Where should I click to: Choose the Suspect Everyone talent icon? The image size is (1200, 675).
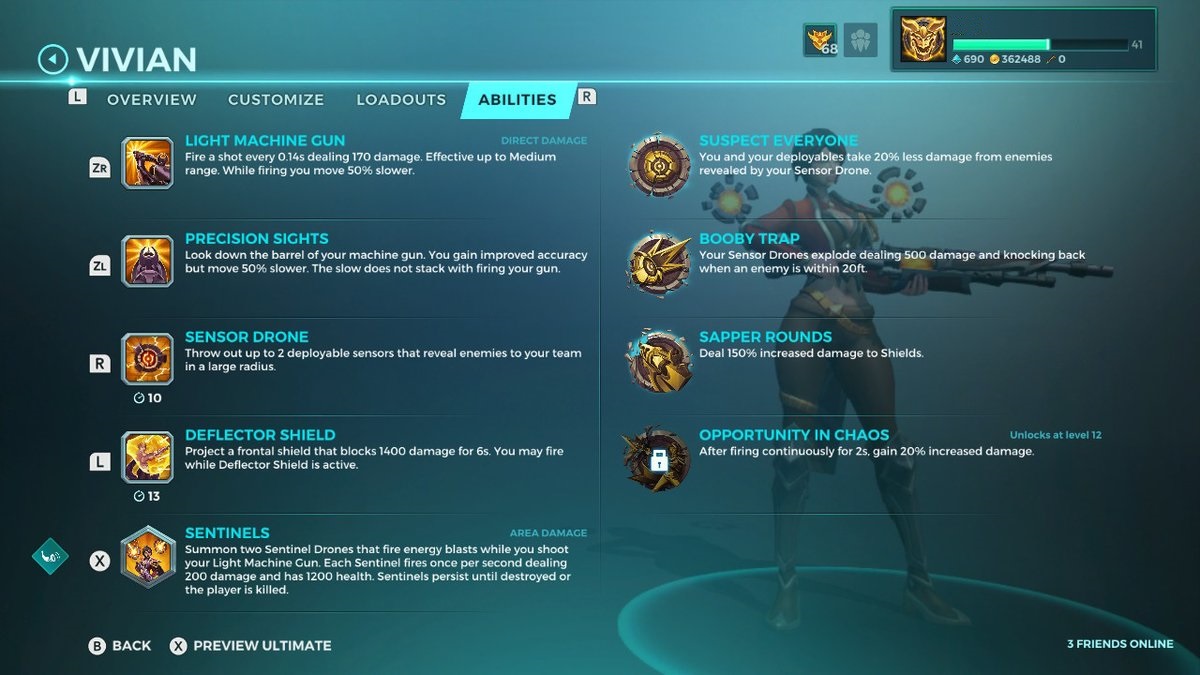click(658, 164)
